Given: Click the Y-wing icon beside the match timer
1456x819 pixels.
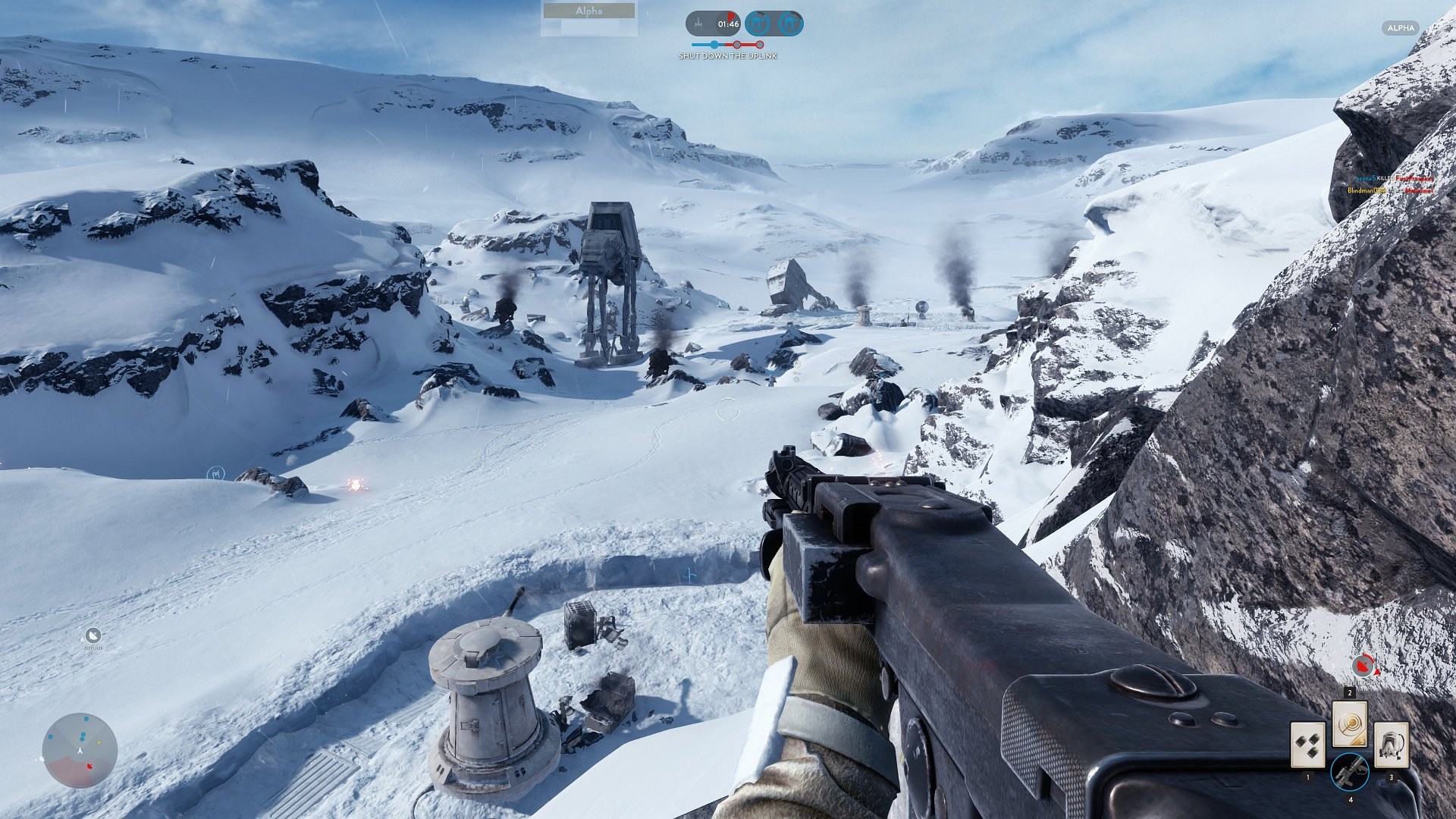Looking at the screenshot, I should 699,24.
